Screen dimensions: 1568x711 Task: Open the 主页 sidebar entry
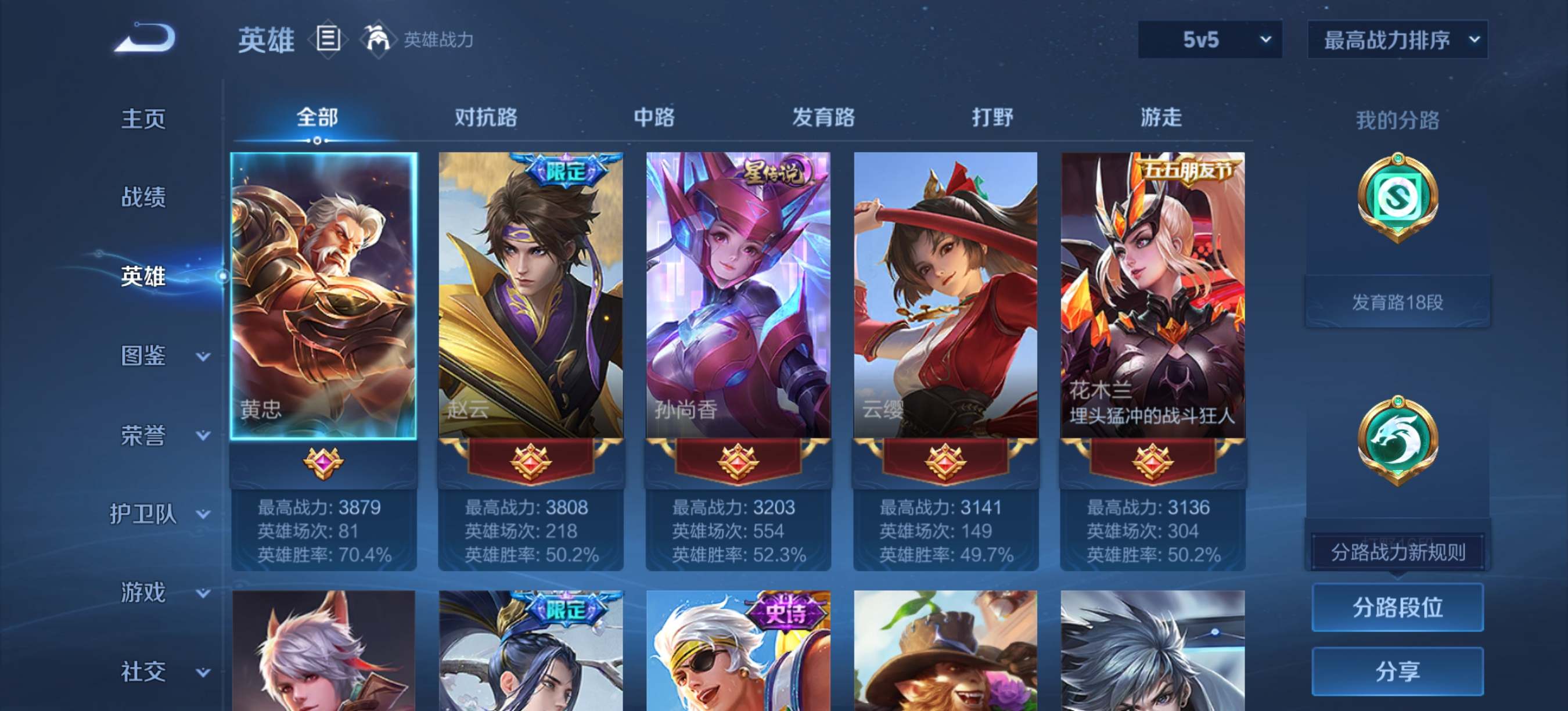click(x=143, y=118)
